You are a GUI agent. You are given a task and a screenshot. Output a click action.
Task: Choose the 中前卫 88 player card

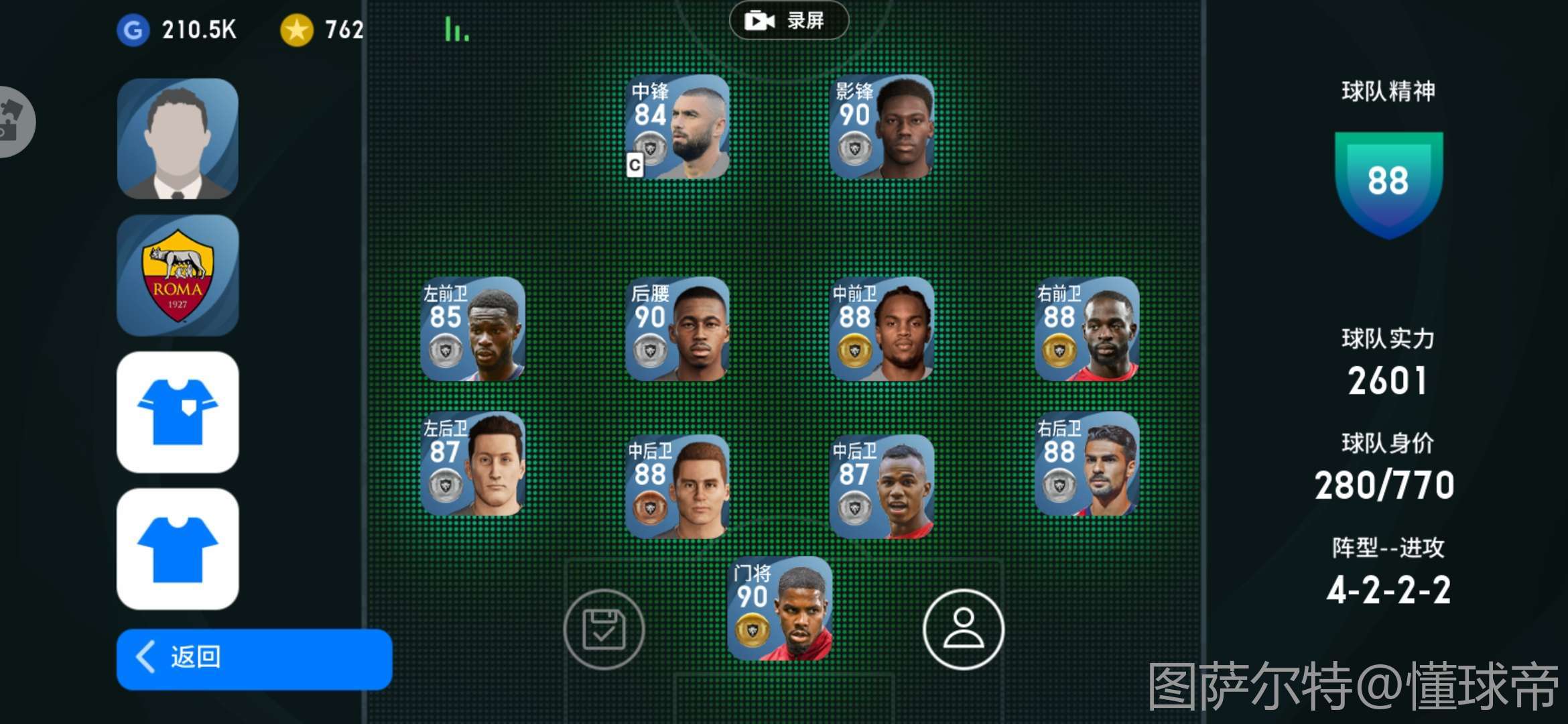coord(881,329)
